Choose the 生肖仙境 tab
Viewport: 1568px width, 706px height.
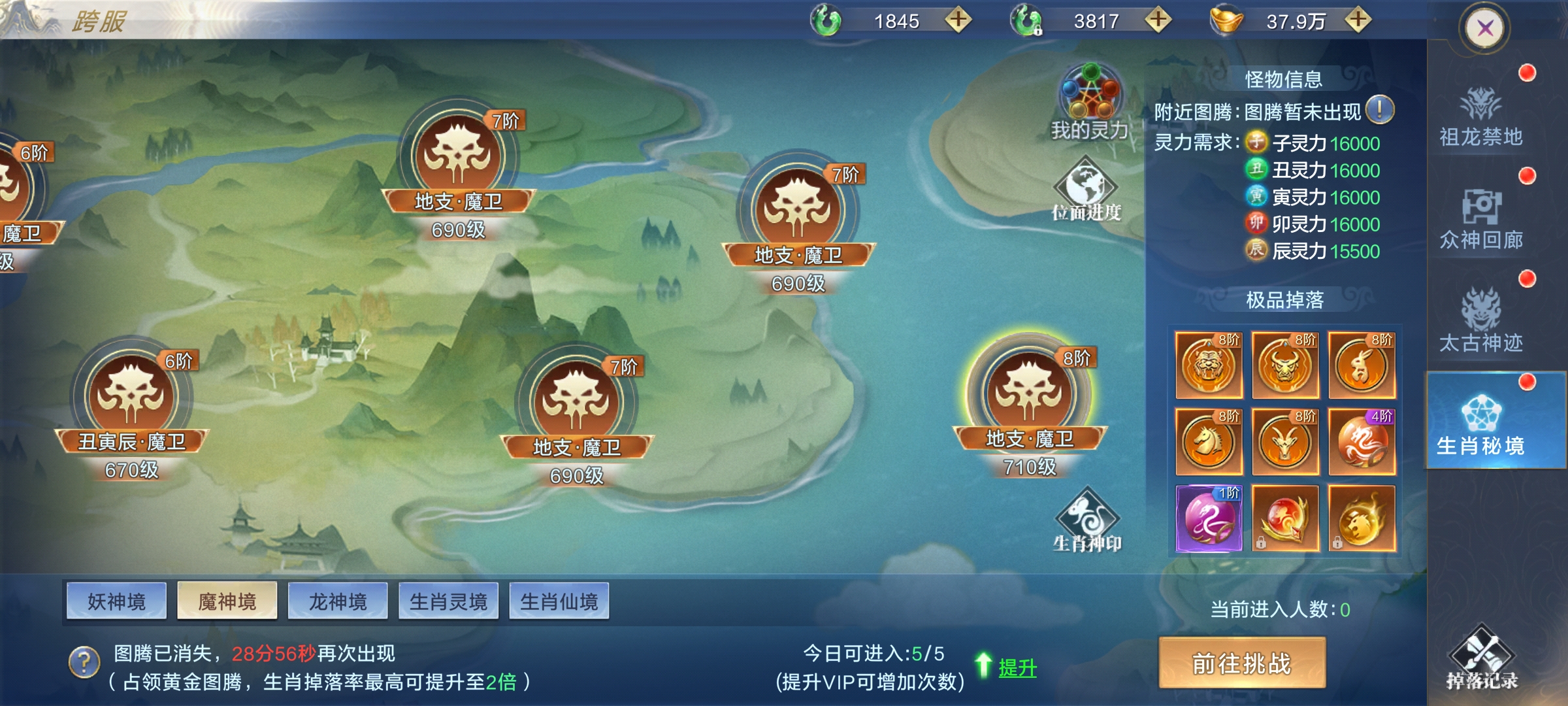559,601
